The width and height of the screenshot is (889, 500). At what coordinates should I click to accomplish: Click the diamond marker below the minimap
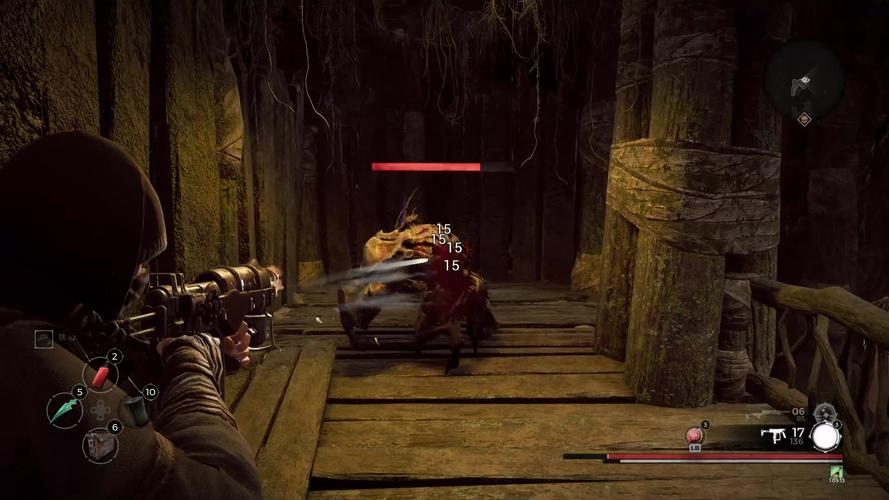[803, 119]
